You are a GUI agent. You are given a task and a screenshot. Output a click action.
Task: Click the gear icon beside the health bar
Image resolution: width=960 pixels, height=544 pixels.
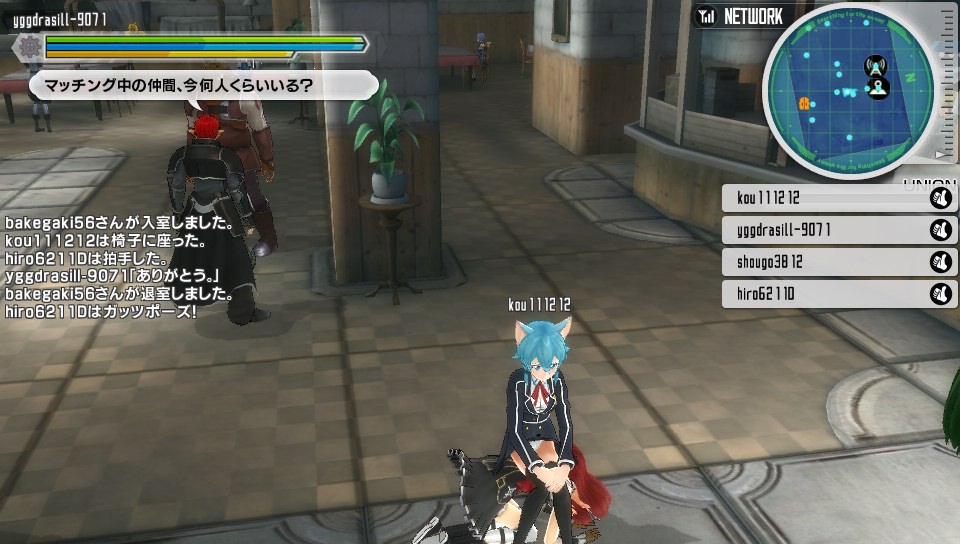30,45
